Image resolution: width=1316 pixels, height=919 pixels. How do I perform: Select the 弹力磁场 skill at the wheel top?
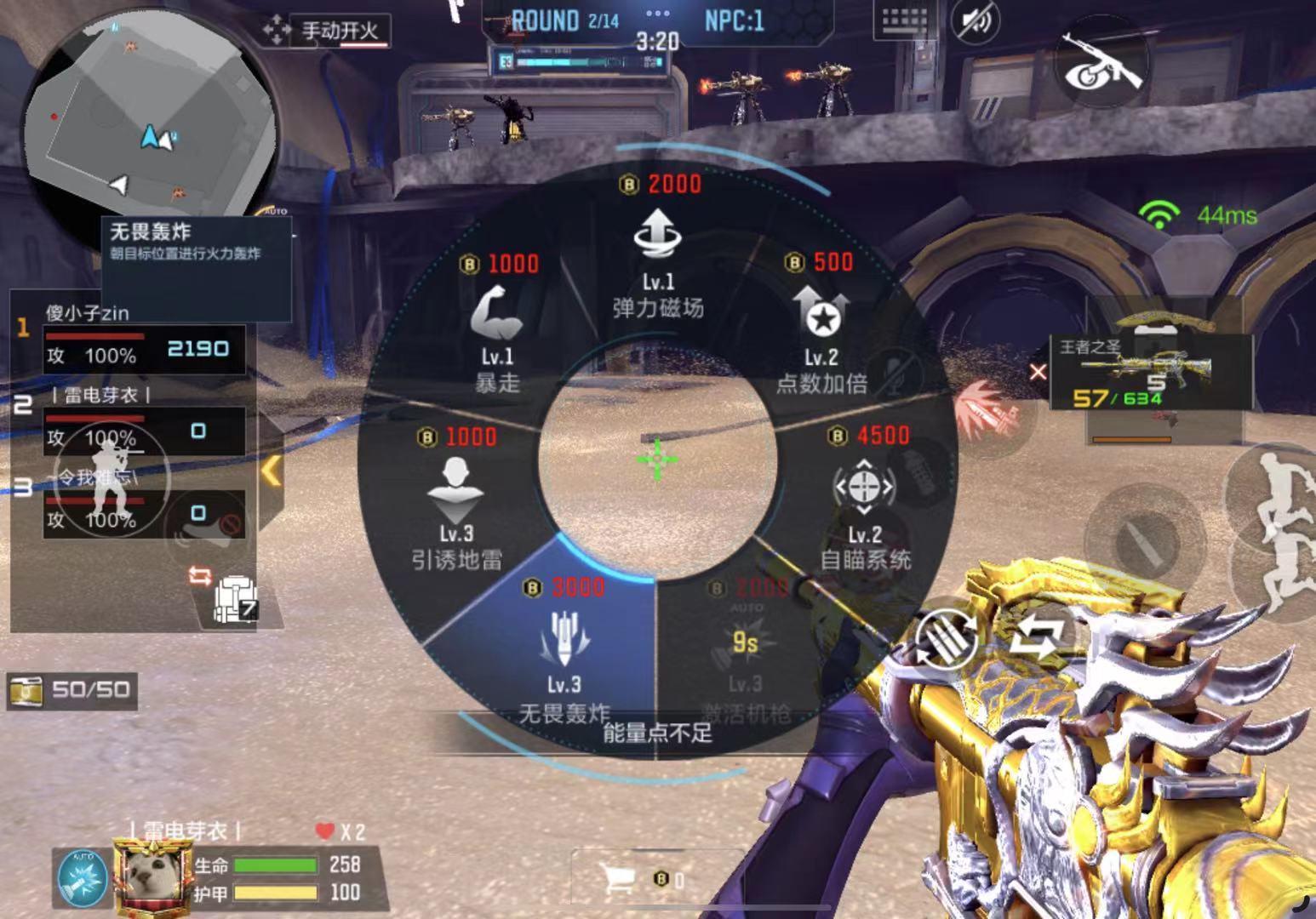point(657,255)
